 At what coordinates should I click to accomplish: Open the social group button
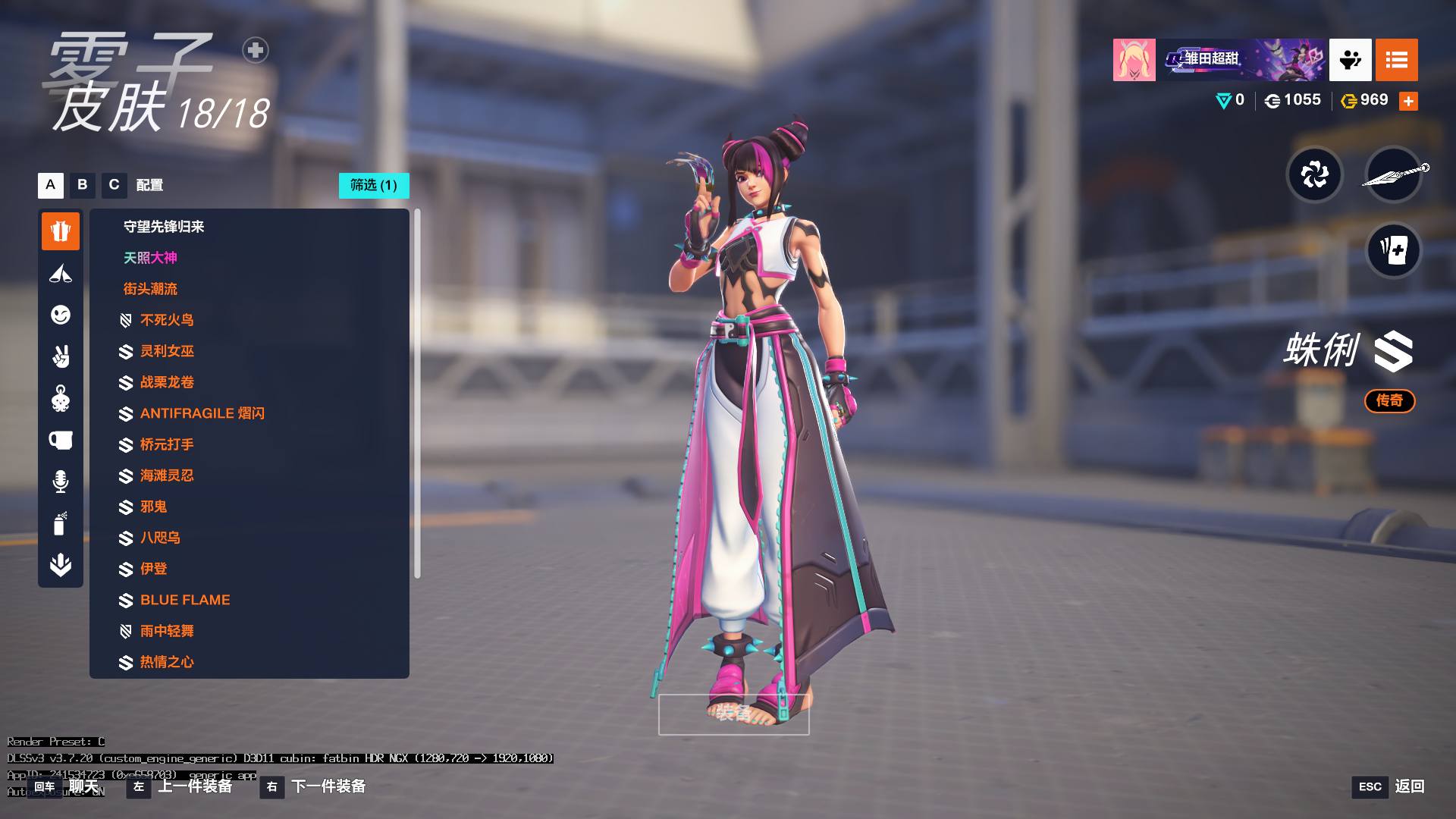1350,60
